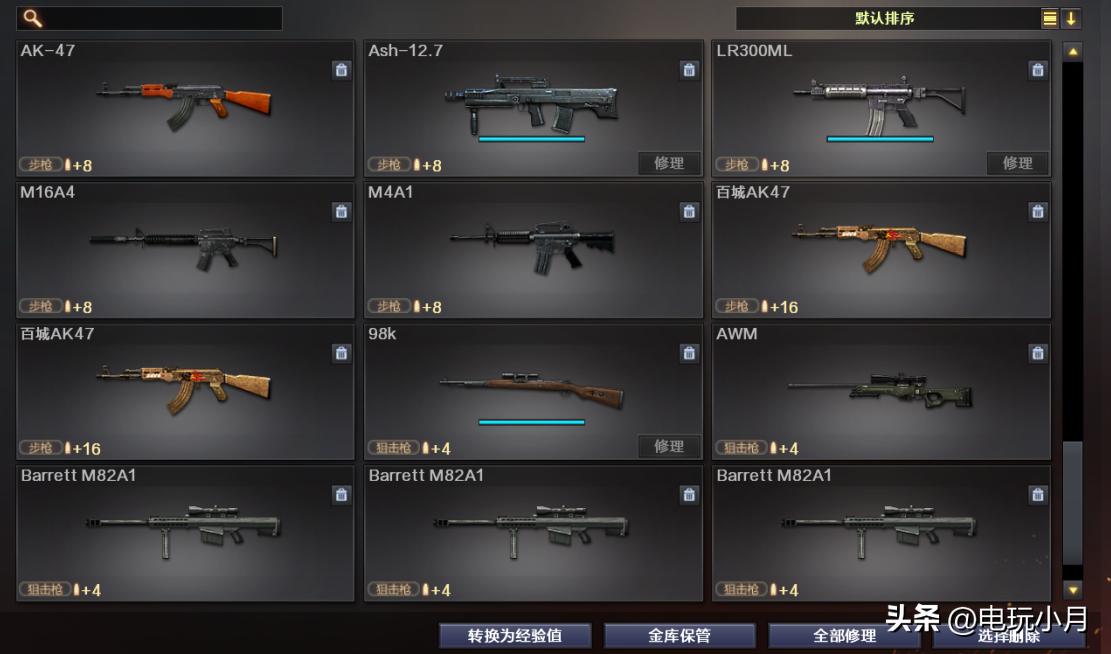This screenshot has height=654, width=1111.
Task: Click the weapon search box
Action: 160,18
